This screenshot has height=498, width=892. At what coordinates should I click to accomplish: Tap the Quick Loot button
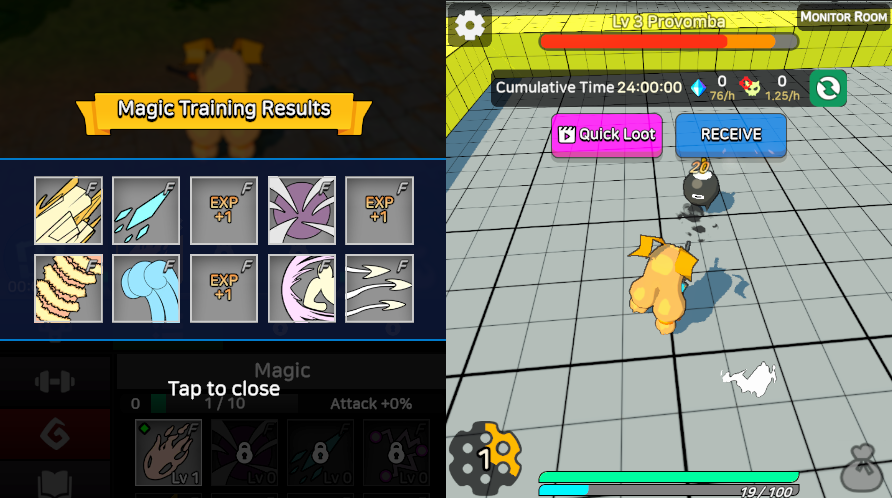pos(606,134)
